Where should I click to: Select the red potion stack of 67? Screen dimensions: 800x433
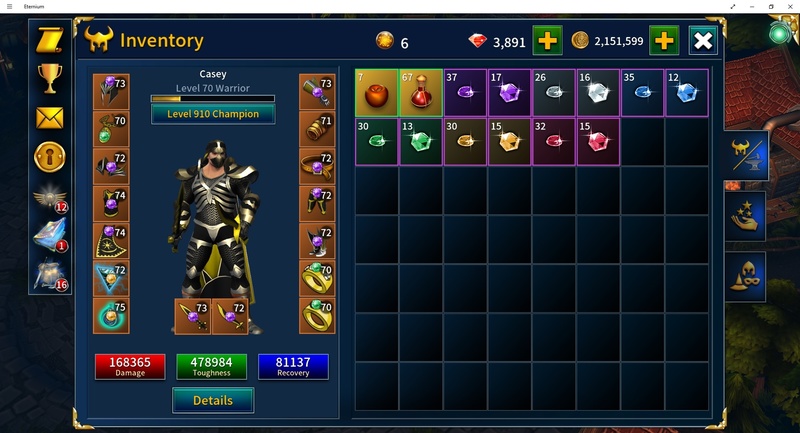(421, 92)
